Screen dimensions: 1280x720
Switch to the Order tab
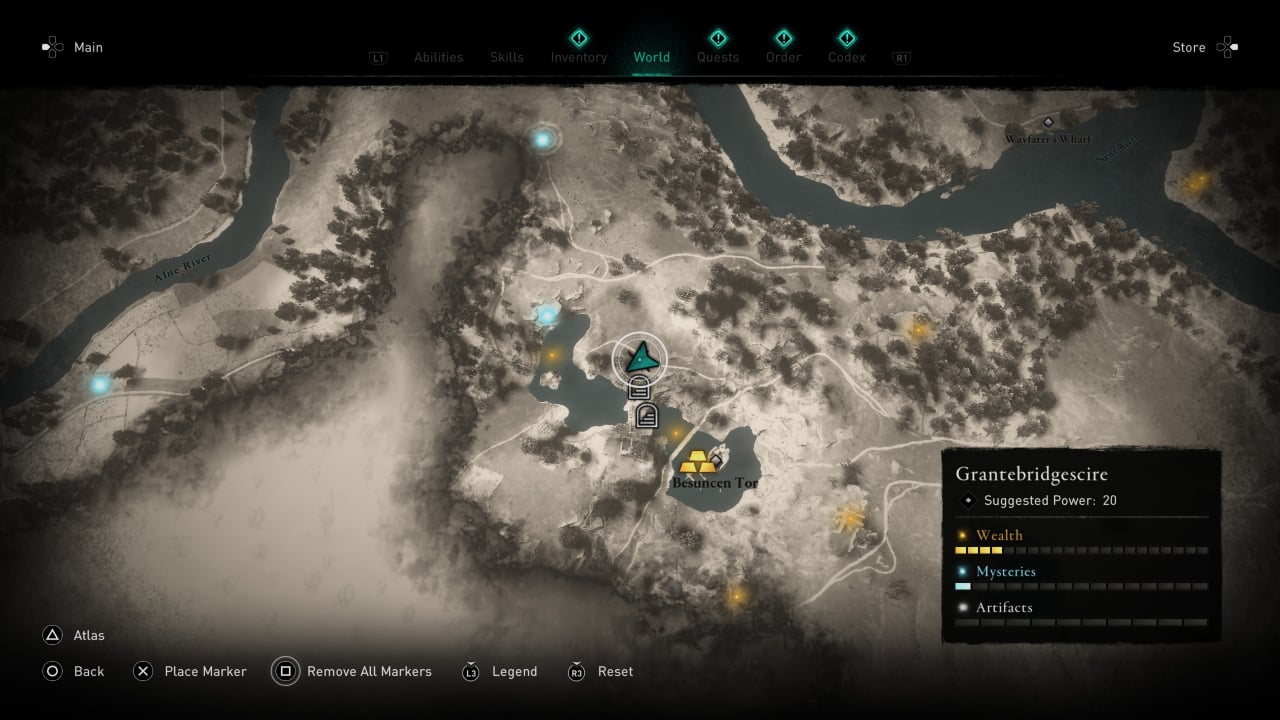click(x=783, y=57)
